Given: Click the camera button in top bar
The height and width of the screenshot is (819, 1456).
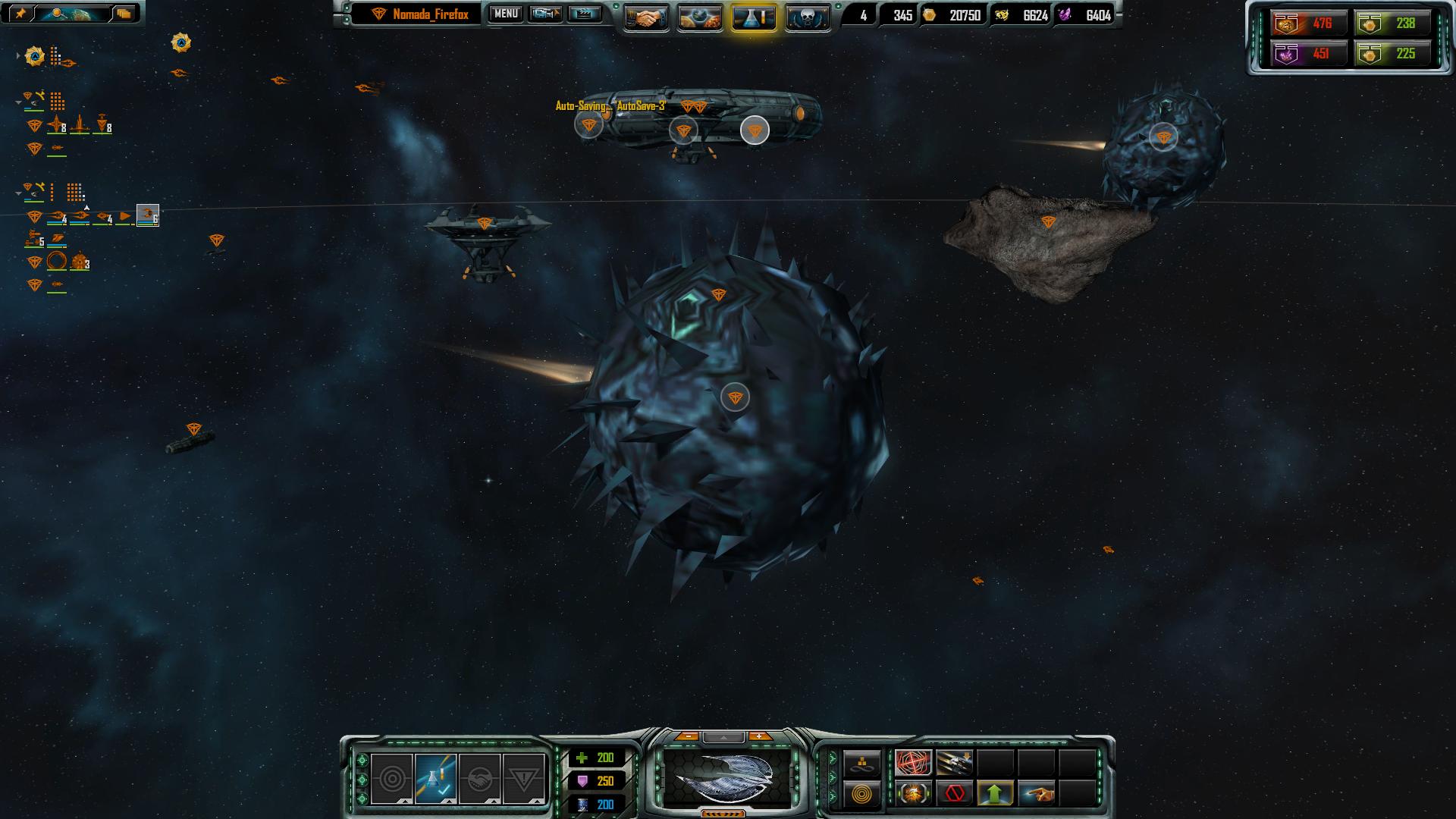Looking at the screenshot, I should (x=545, y=14).
